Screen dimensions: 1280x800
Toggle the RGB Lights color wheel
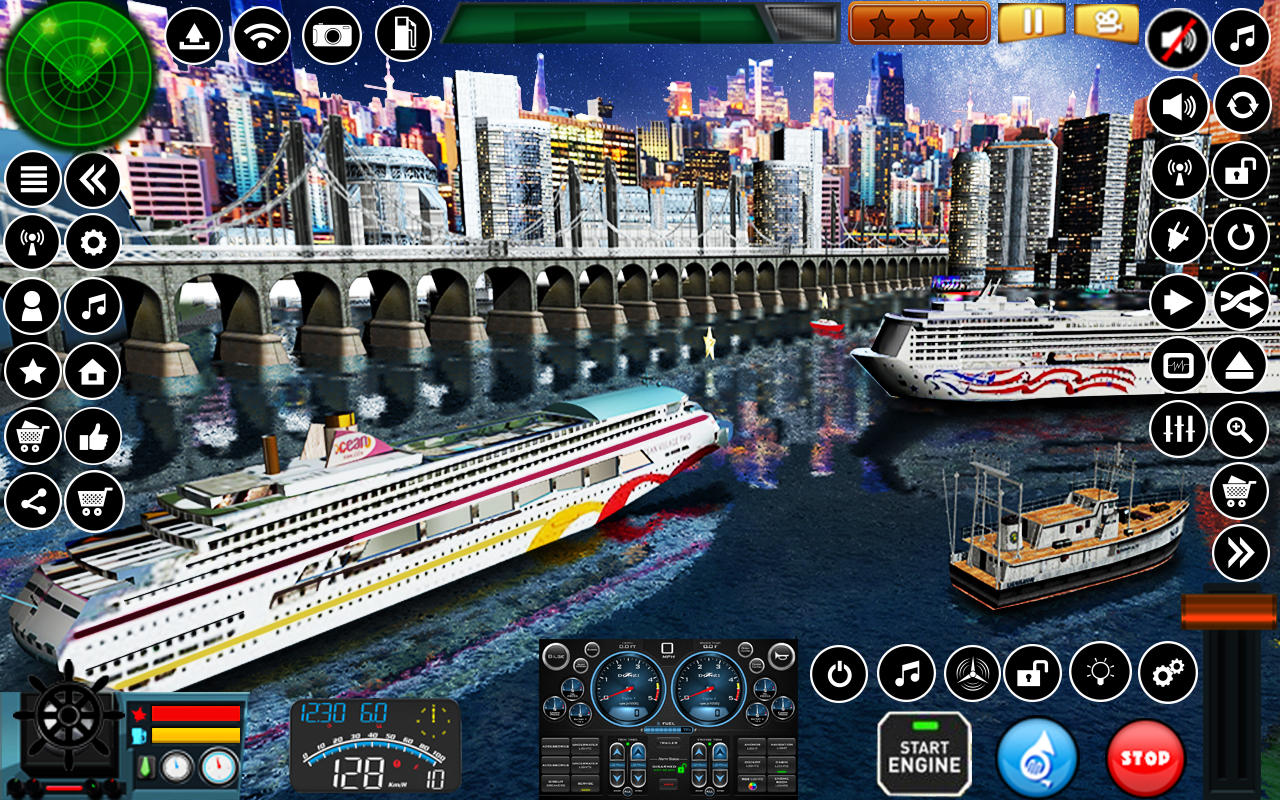click(751, 785)
